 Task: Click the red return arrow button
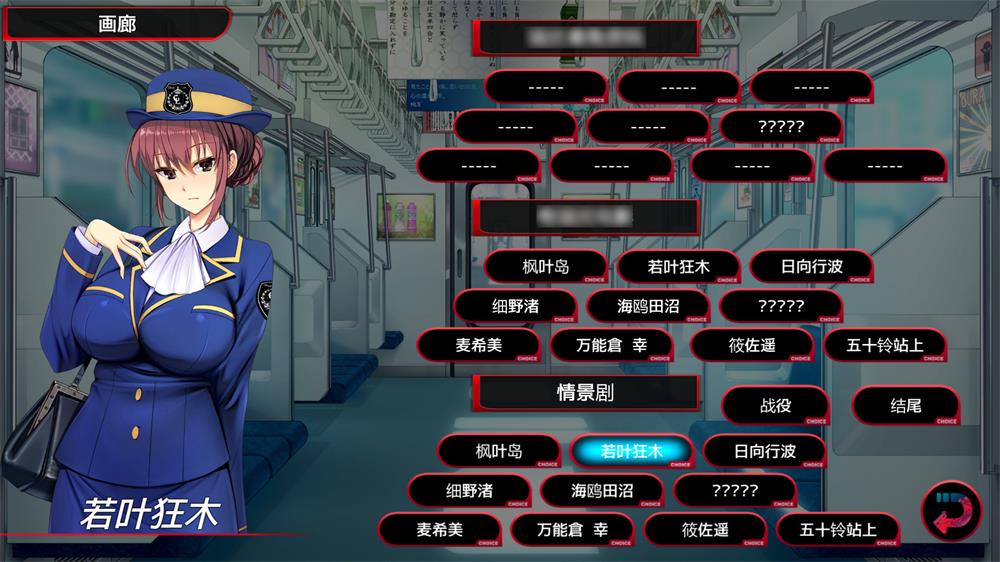[x=950, y=510]
